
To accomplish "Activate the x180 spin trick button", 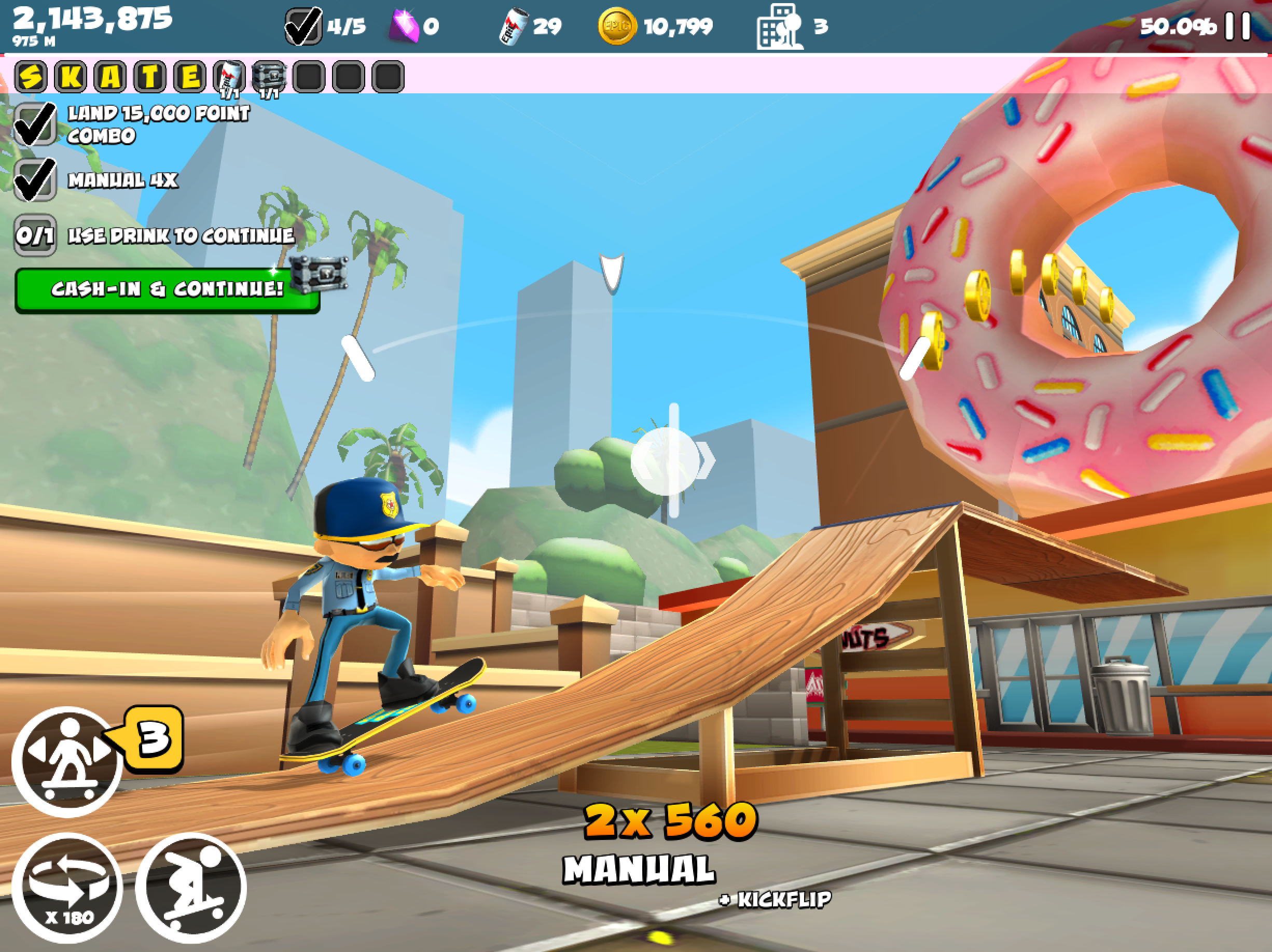I will coord(67,888).
